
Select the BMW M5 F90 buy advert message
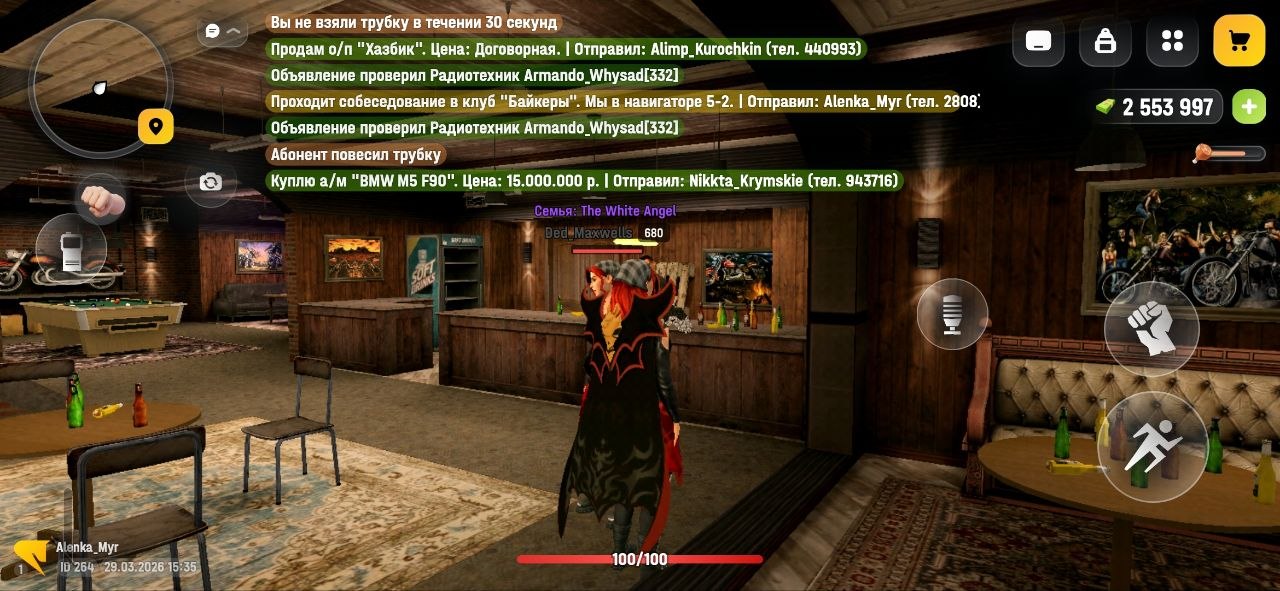click(x=585, y=181)
